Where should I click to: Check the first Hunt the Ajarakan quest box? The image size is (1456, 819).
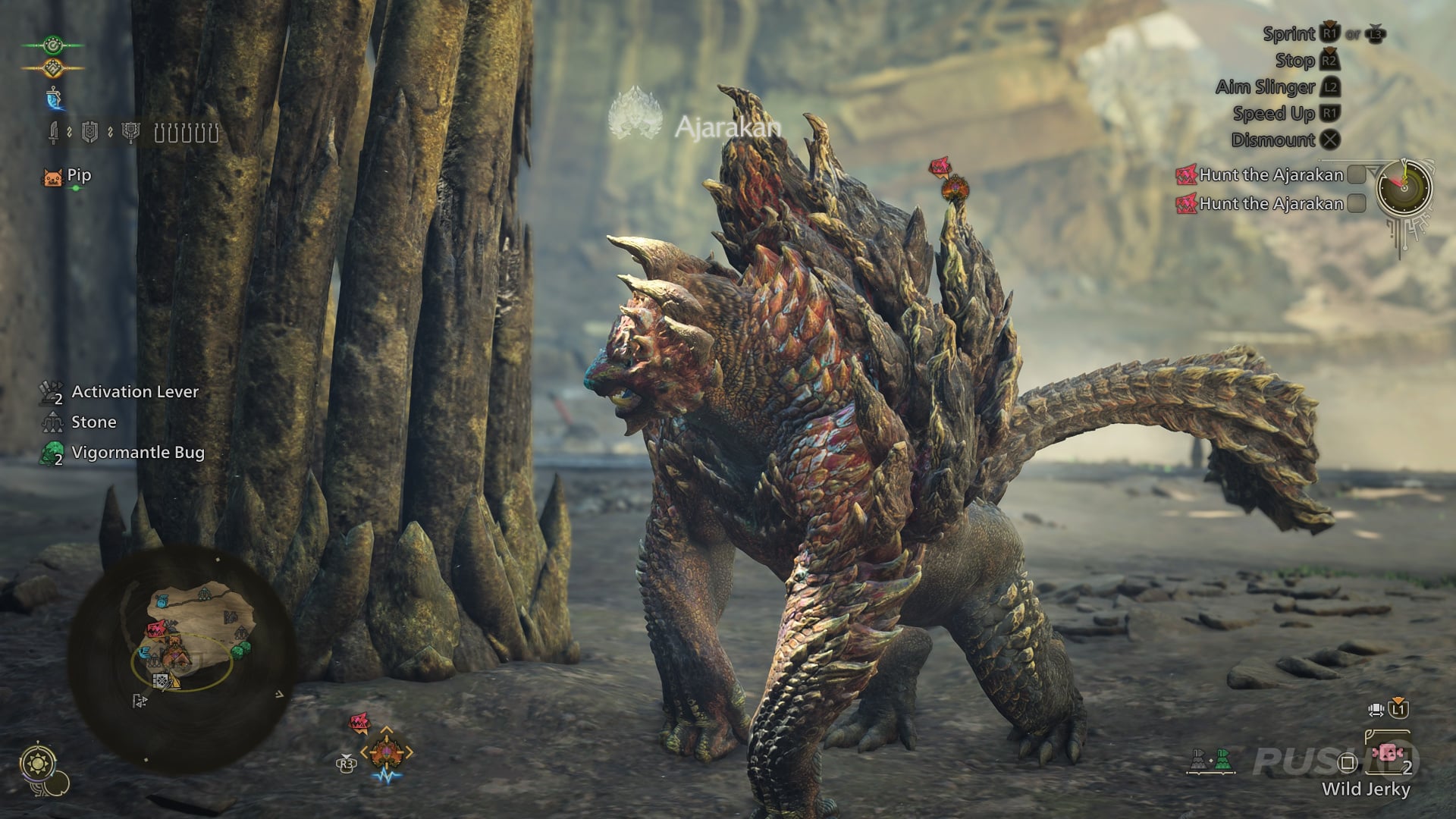click(x=1356, y=175)
